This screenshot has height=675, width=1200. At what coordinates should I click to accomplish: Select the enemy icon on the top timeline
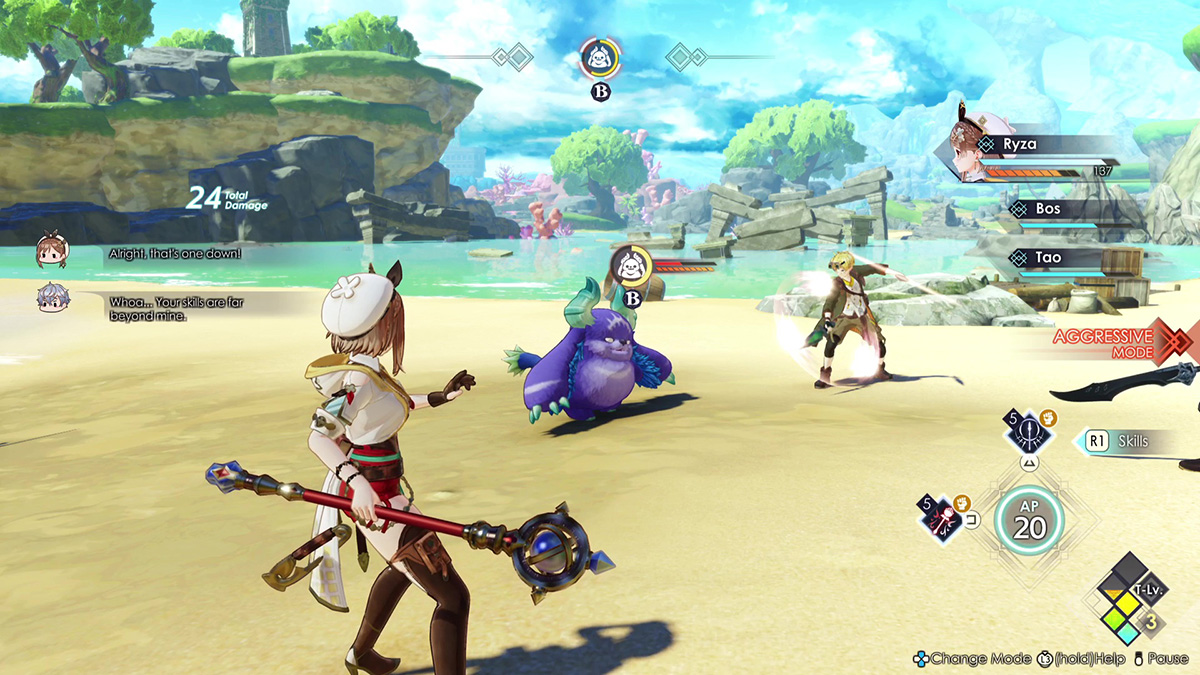click(x=600, y=56)
